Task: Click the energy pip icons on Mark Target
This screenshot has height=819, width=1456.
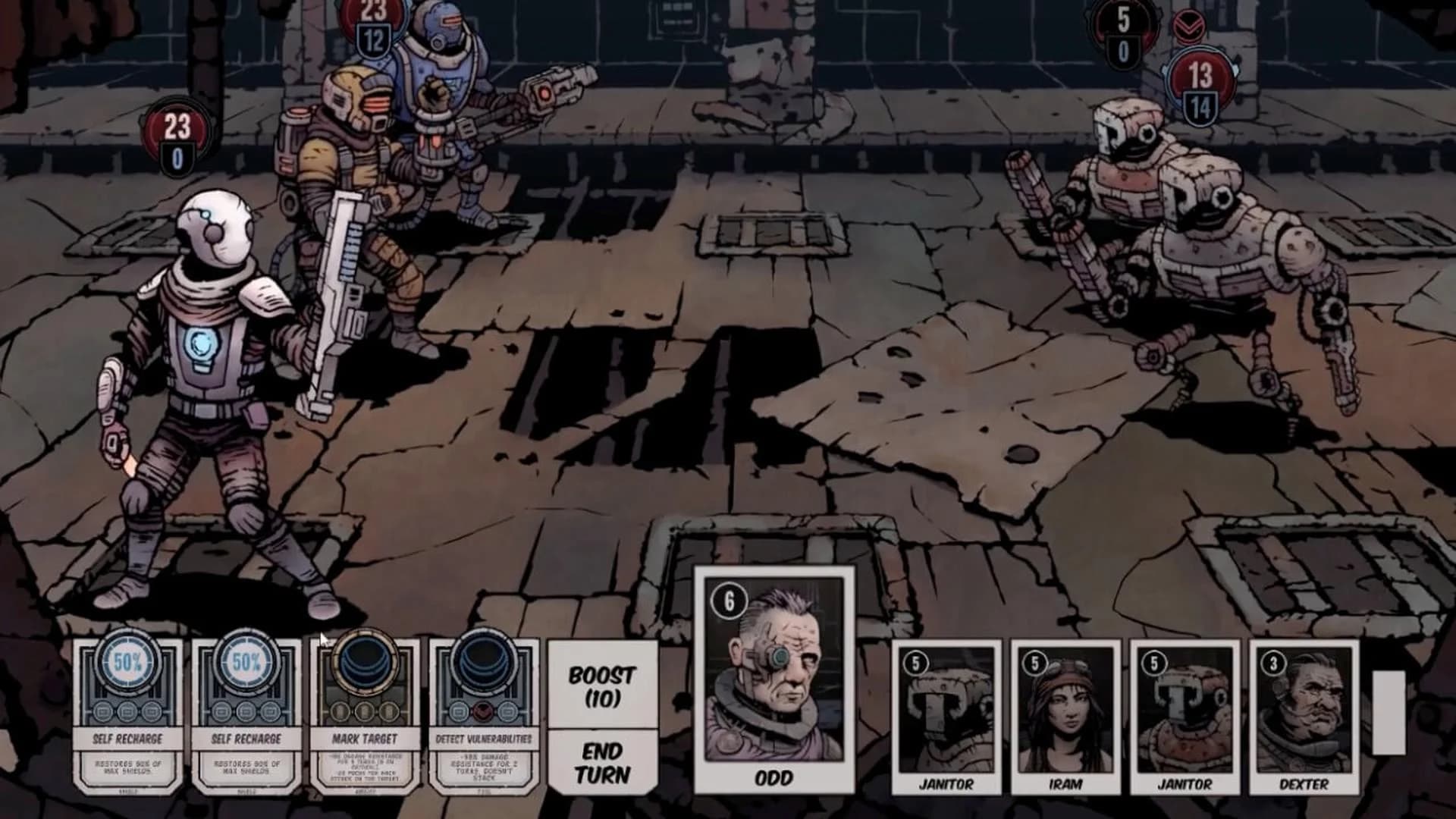Action: click(366, 713)
